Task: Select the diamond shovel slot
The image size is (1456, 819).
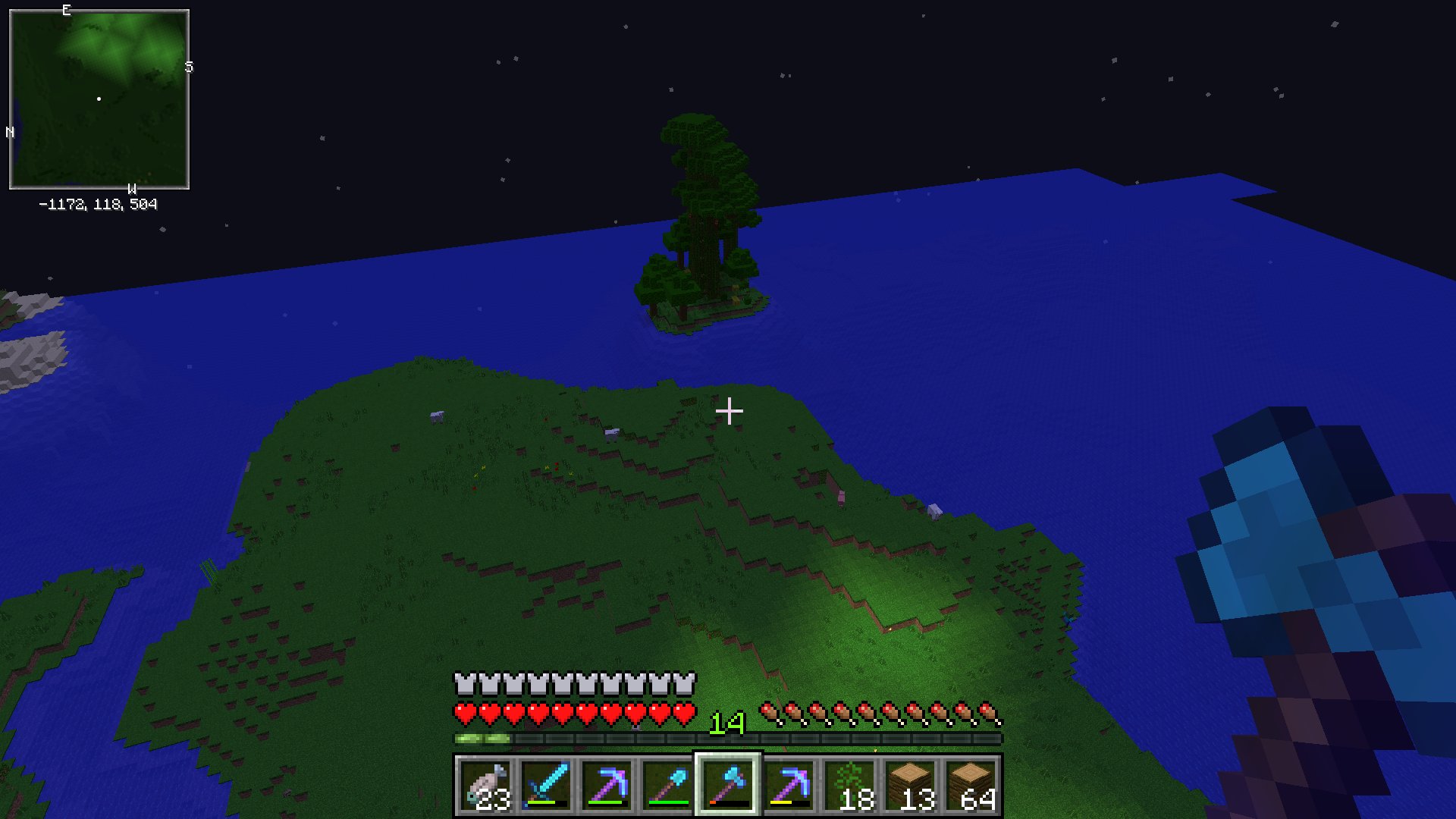Action: (668, 786)
